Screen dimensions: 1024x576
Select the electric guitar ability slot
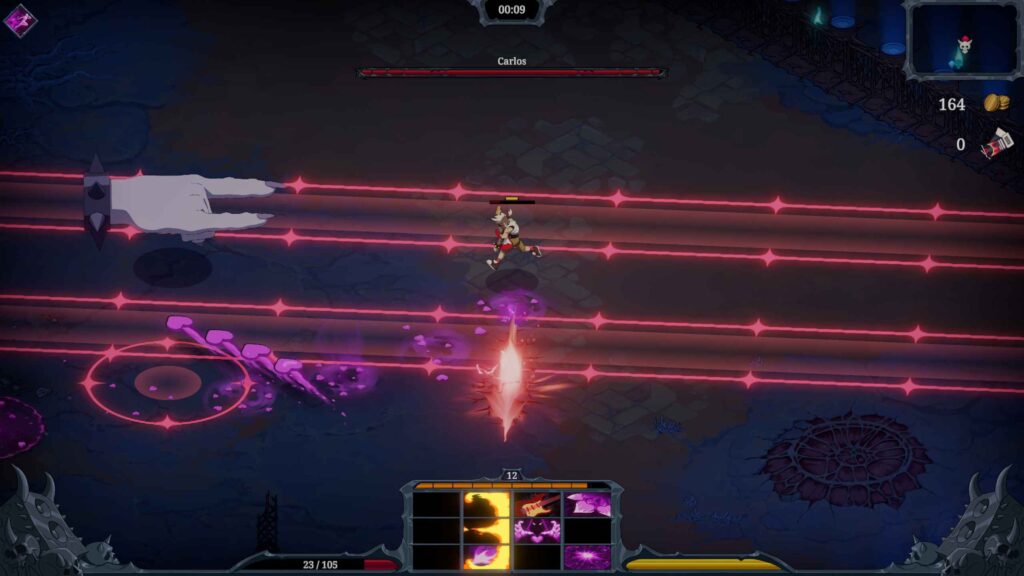pos(537,504)
